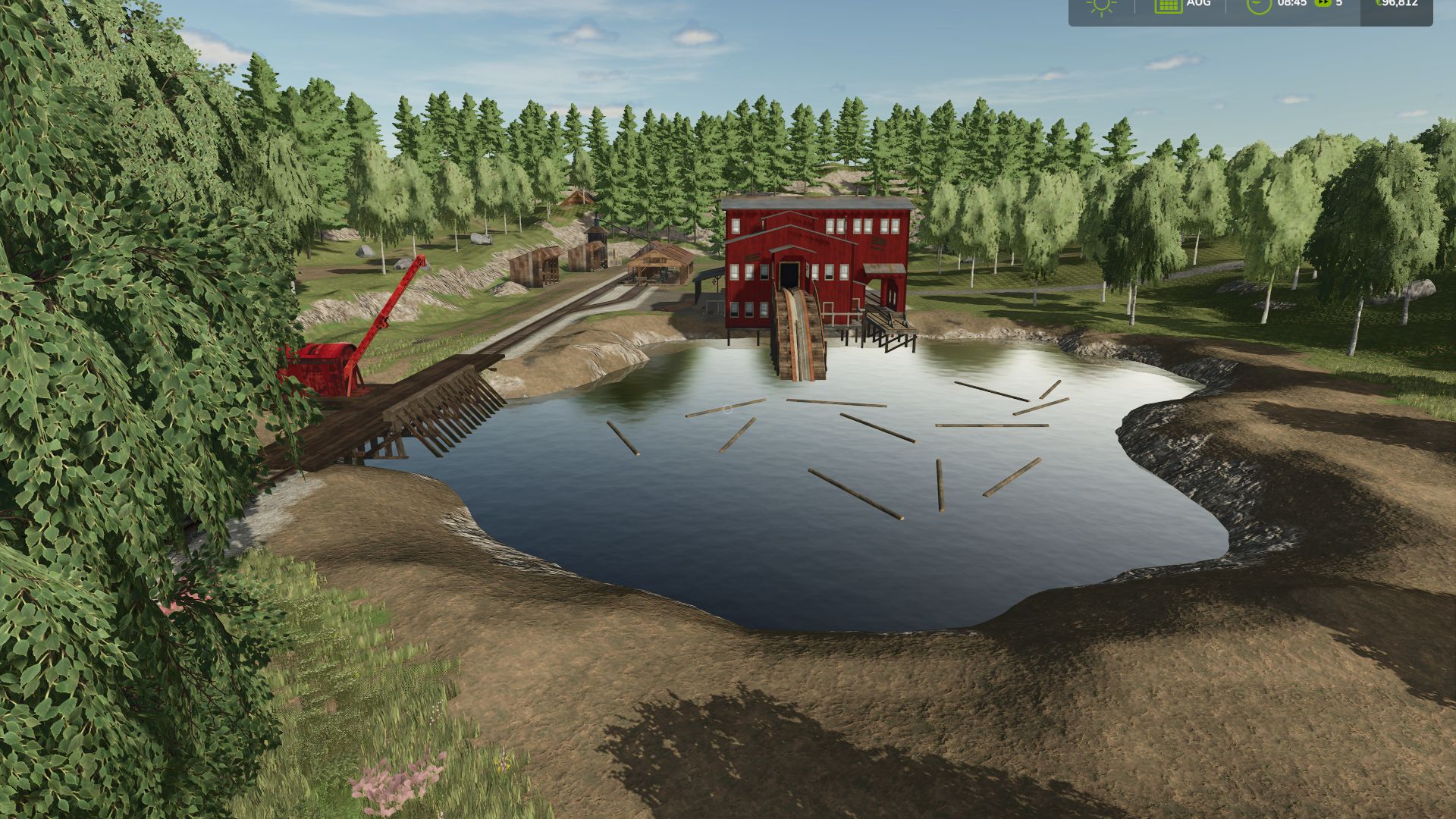Toggle the weather display panel

tap(1100, 9)
